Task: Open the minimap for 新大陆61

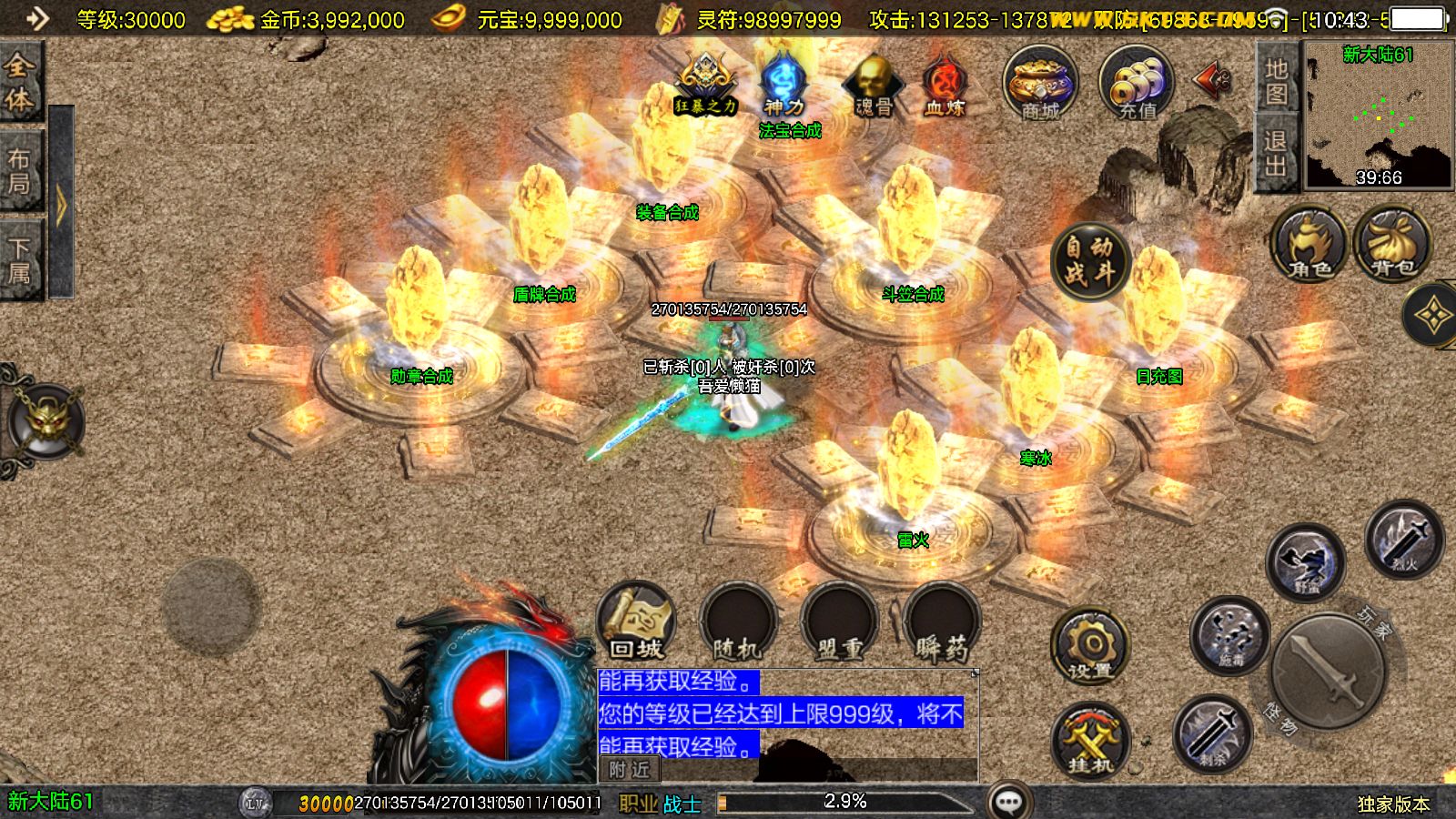Action: point(1379,116)
